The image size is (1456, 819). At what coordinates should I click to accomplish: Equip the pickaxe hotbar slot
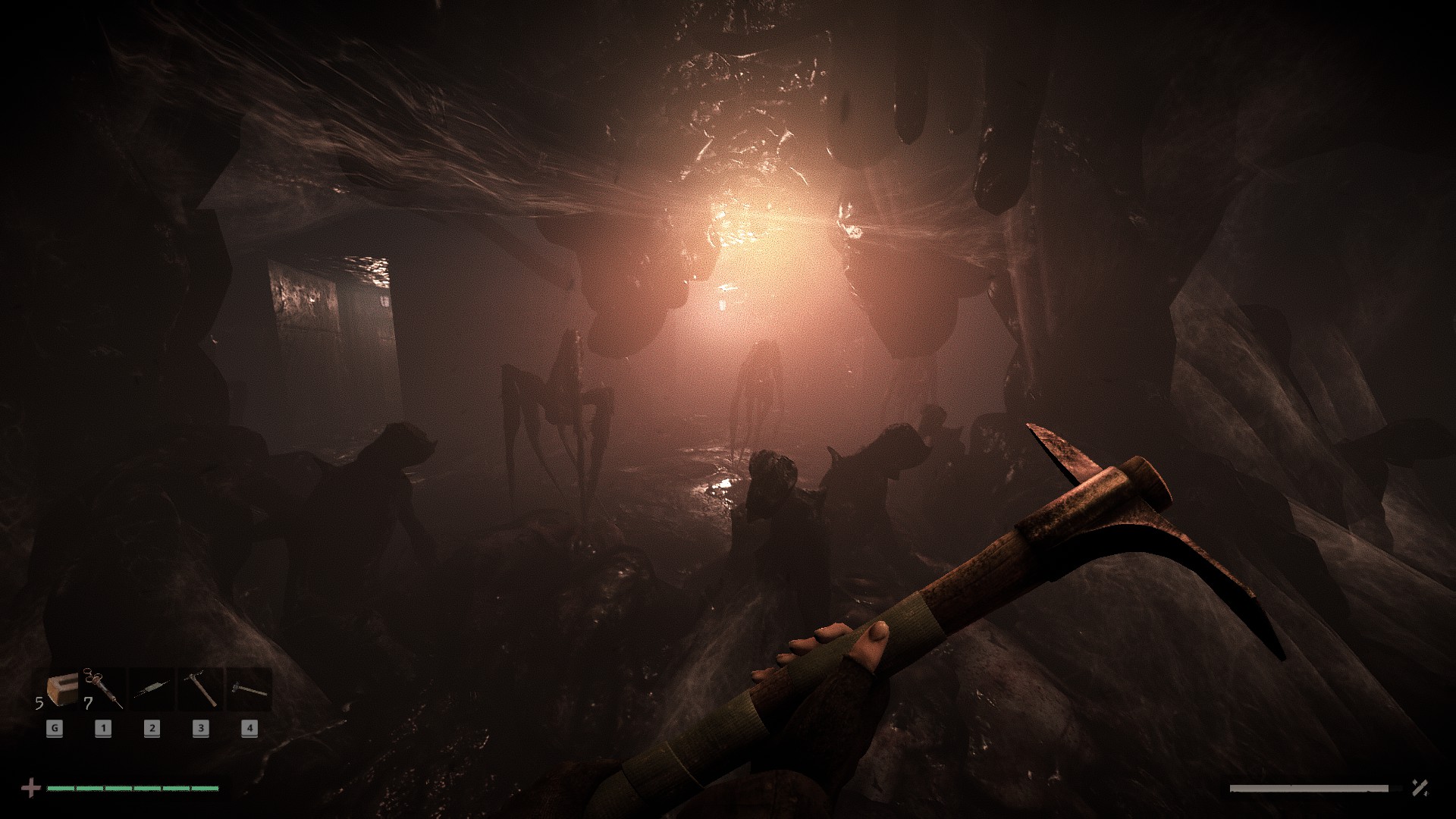[x=201, y=689]
